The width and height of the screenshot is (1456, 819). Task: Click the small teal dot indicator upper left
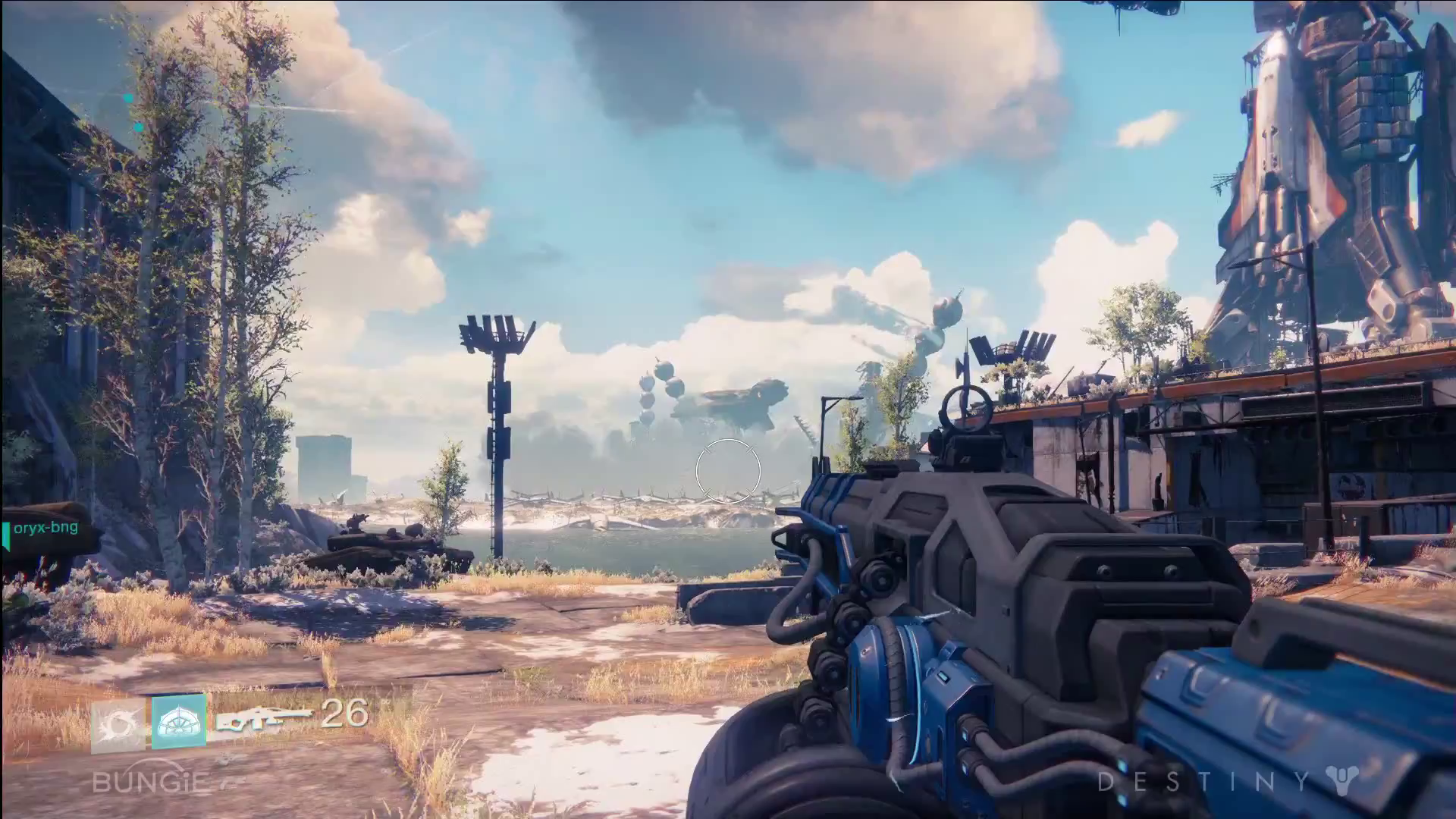click(x=138, y=127)
